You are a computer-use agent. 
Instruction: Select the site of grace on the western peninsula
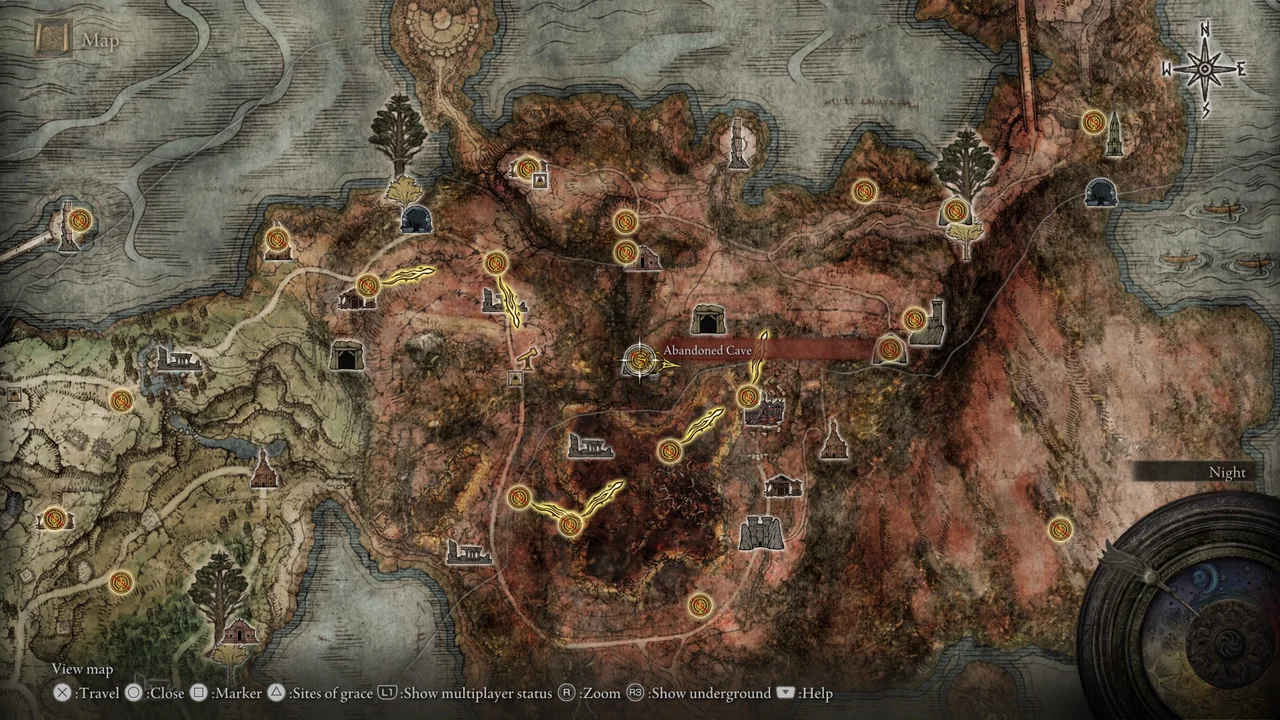pyautogui.click(x=80, y=221)
